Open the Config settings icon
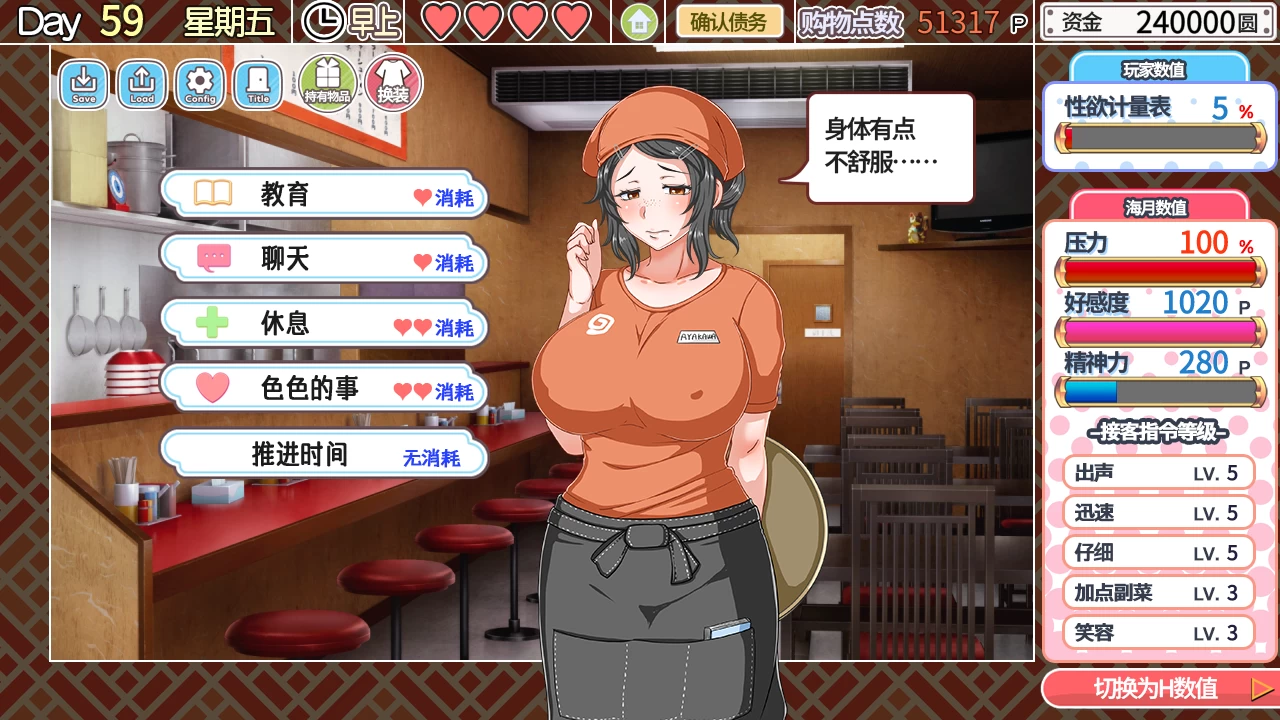The height and width of the screenshot is (720, 1280). click(199, 85)
